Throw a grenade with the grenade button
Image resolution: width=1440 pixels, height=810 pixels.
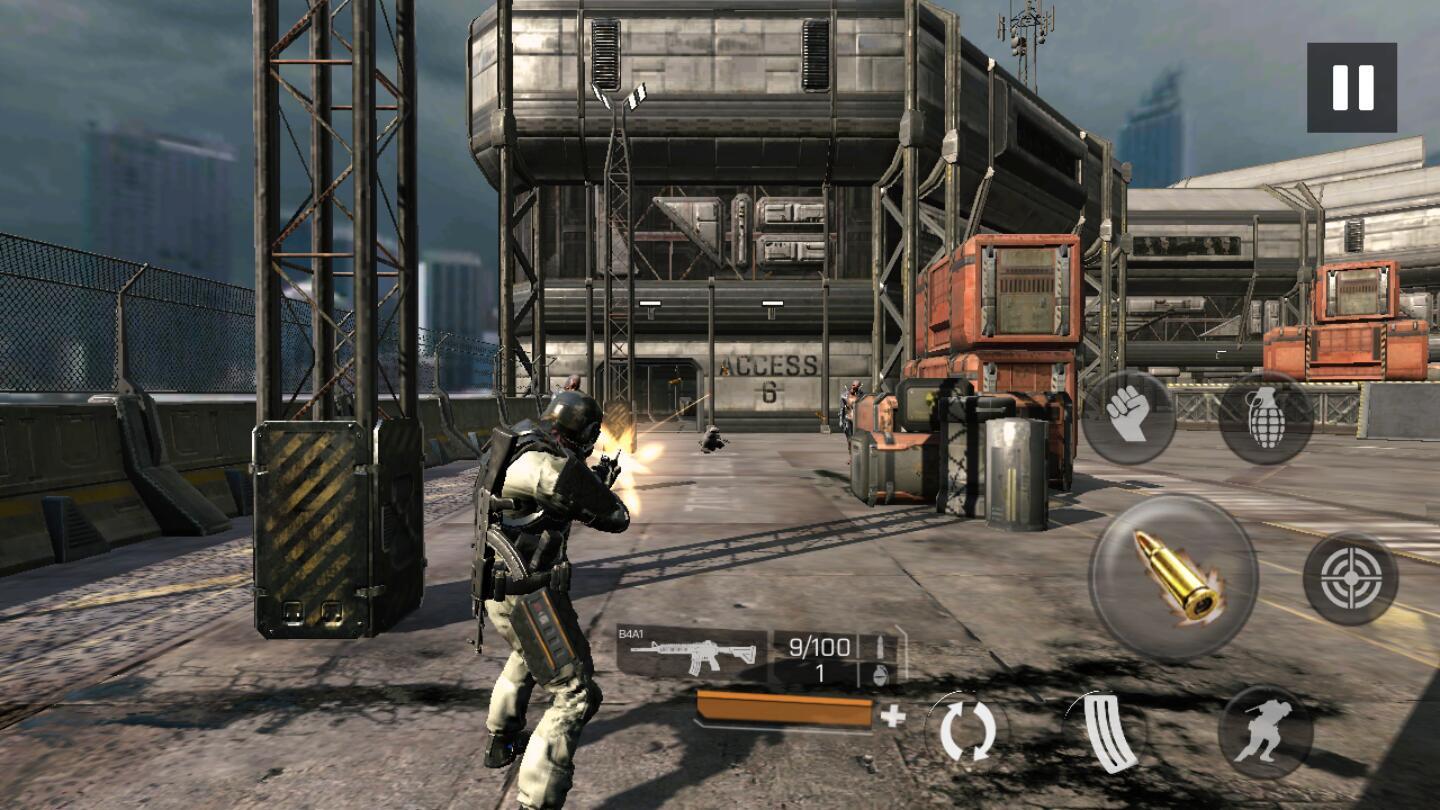point(1266,417)
